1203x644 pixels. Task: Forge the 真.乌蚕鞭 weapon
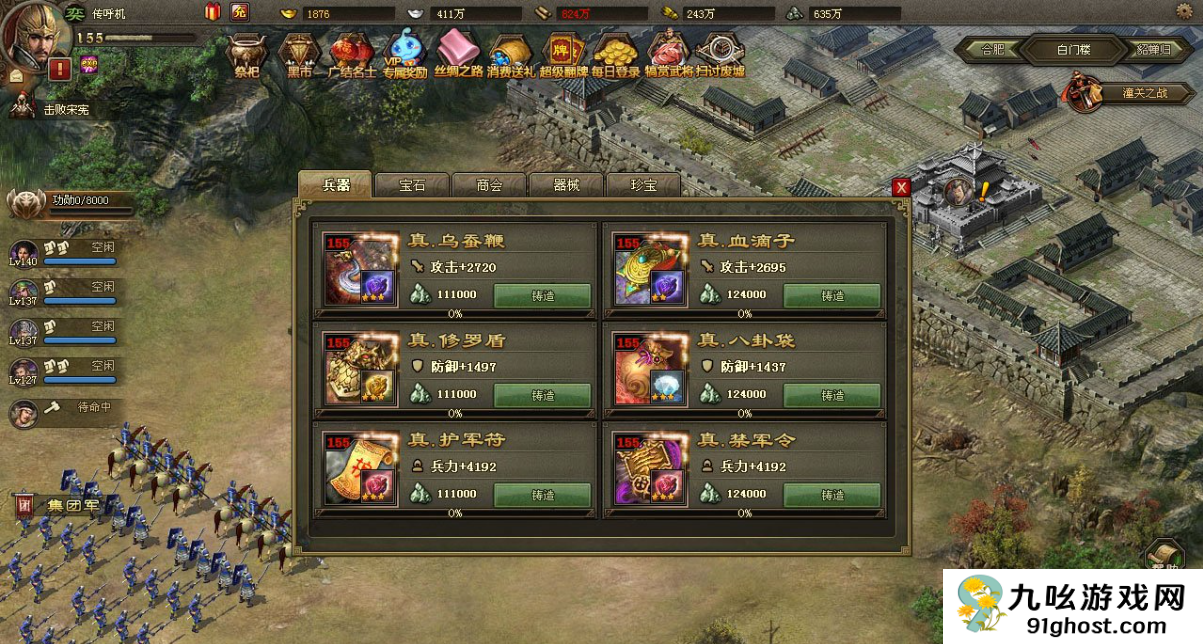point(542,296)
